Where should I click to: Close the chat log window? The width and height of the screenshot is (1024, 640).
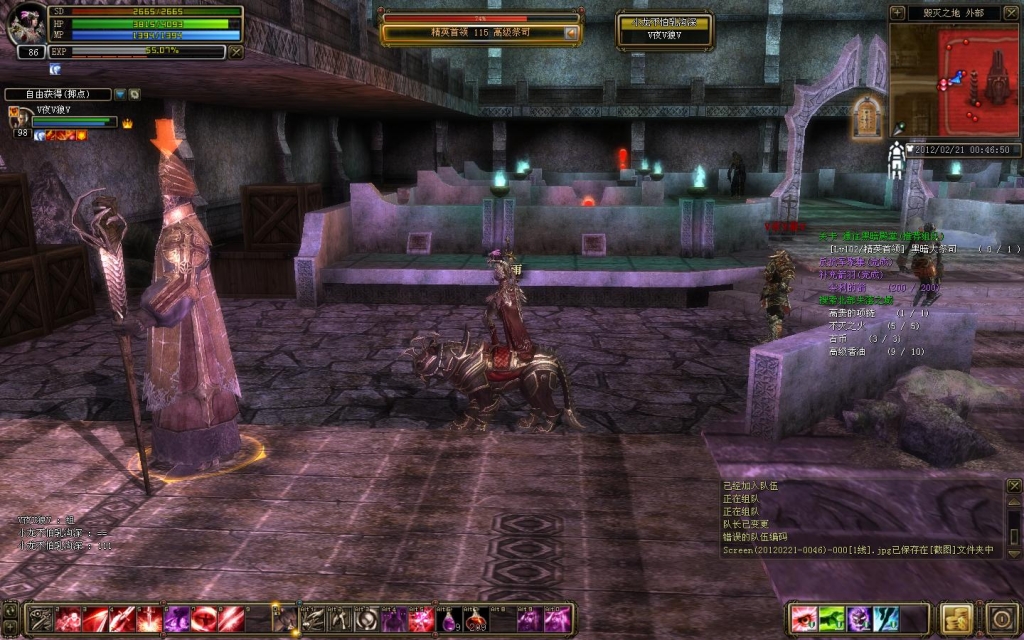coord(1013,485)
